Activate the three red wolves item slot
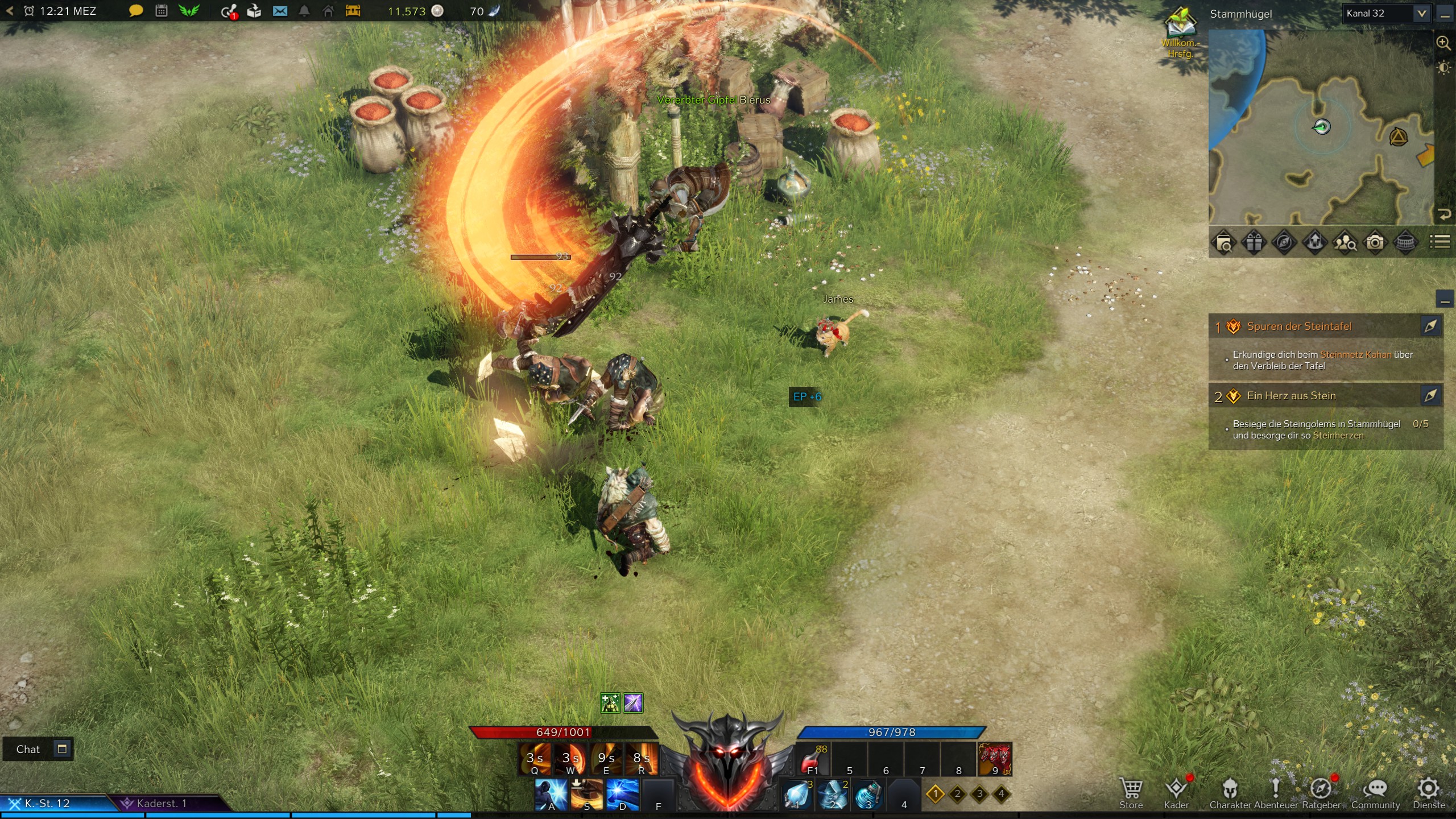This screenshot has width=1456, height=819. tap(994, 759)
